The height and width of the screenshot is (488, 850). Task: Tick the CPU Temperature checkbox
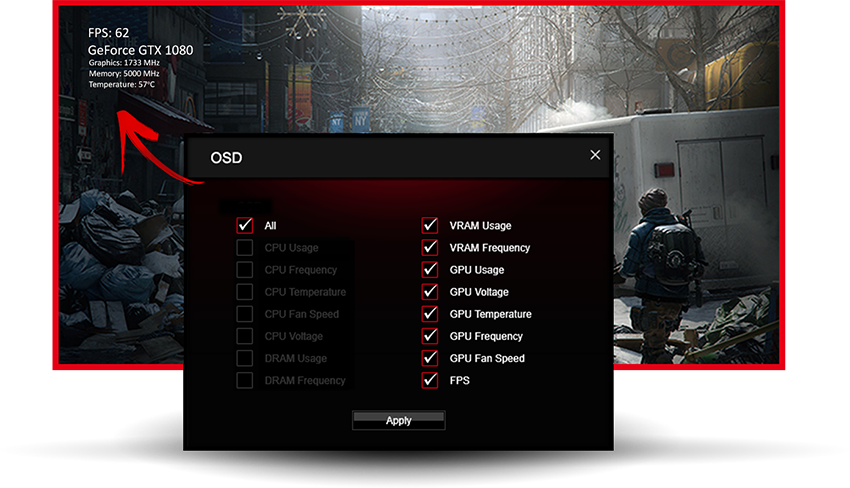245,292
